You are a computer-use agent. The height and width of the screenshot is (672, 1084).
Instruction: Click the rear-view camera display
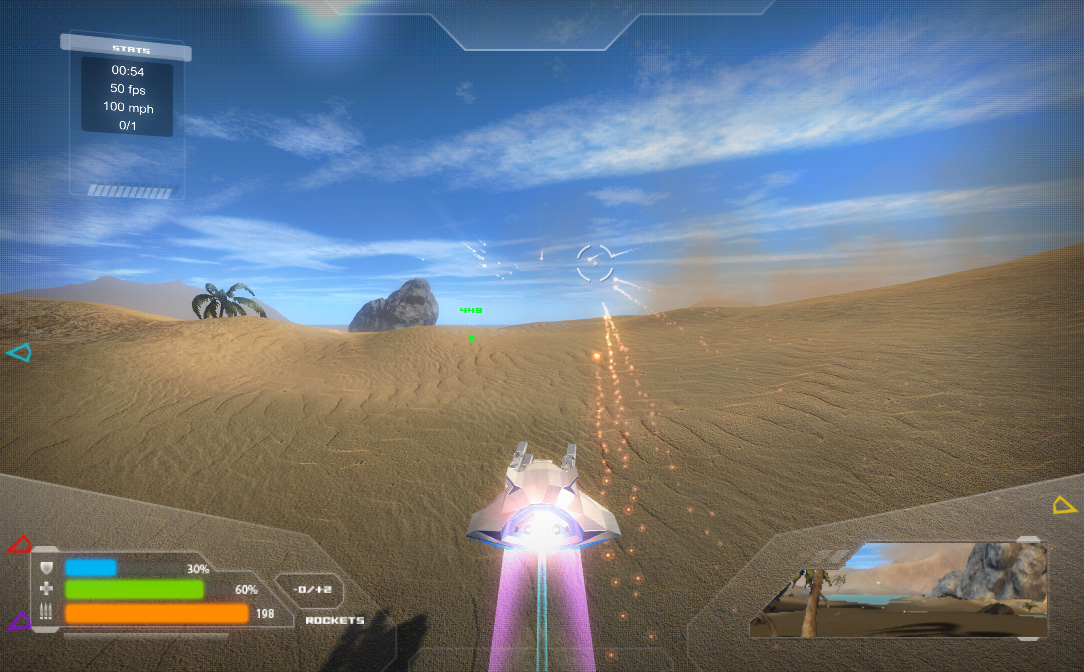point(898,589)
